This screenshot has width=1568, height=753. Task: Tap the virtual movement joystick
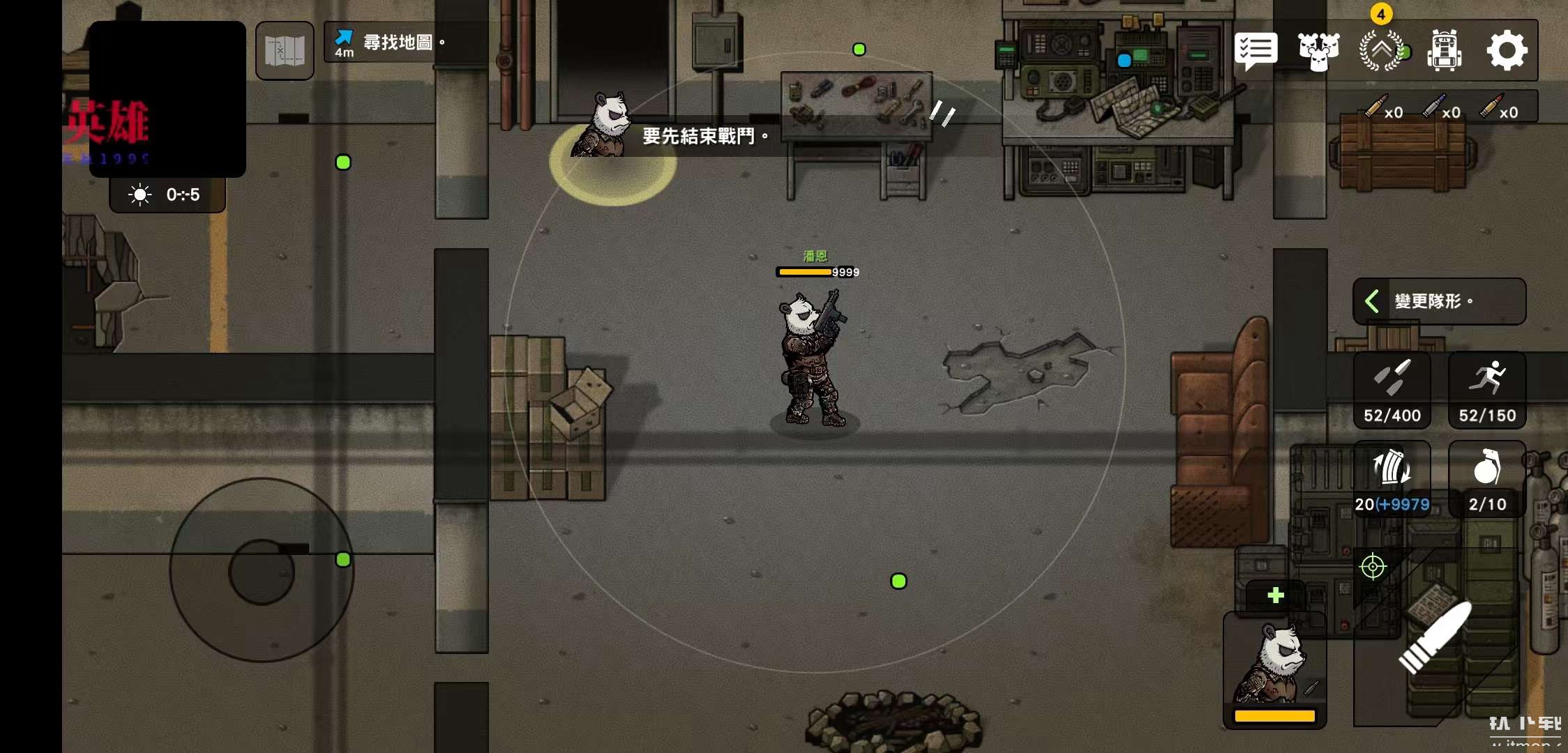click(262, 570)
